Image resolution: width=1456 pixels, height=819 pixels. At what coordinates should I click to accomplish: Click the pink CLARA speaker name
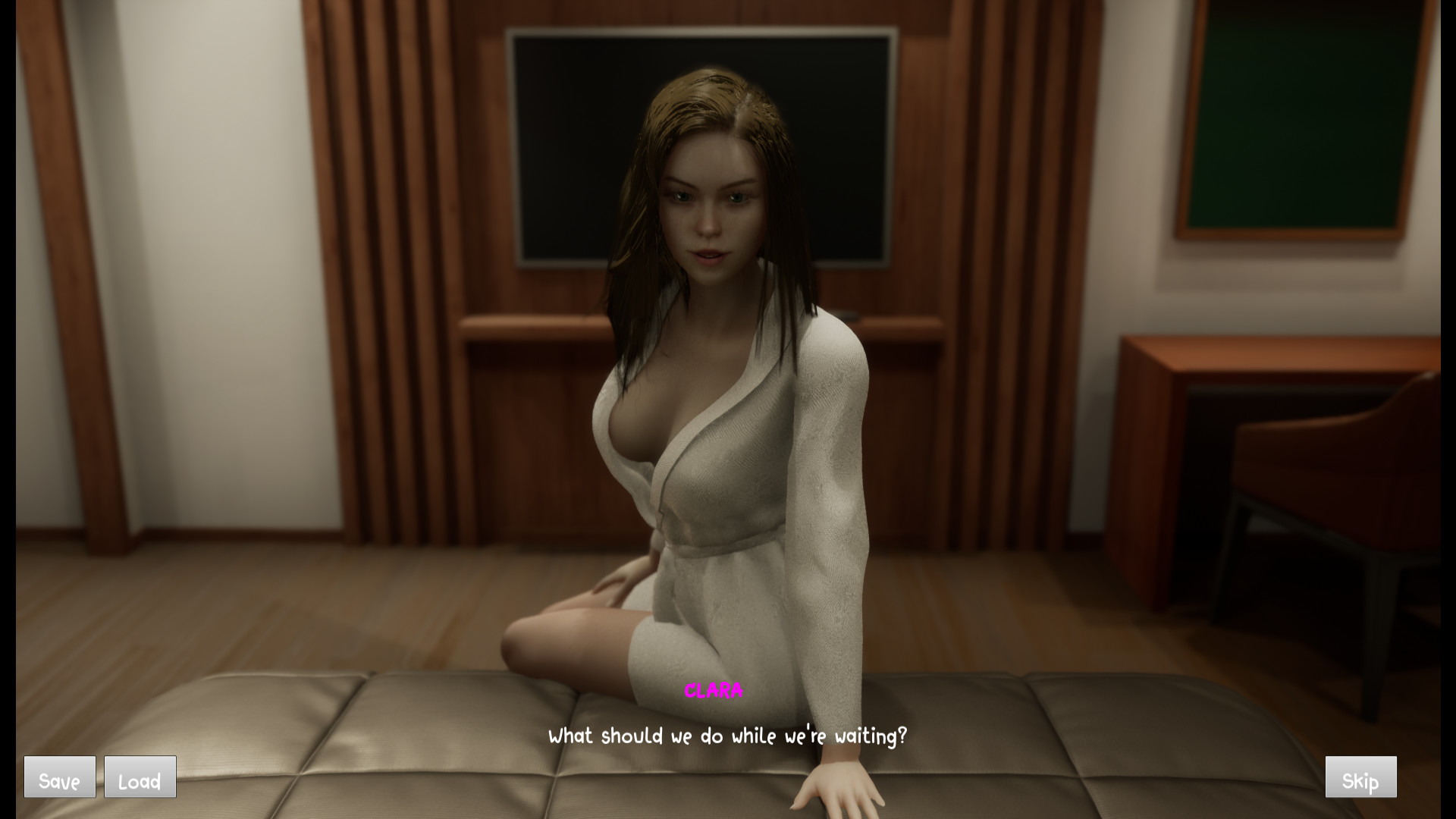714,690
